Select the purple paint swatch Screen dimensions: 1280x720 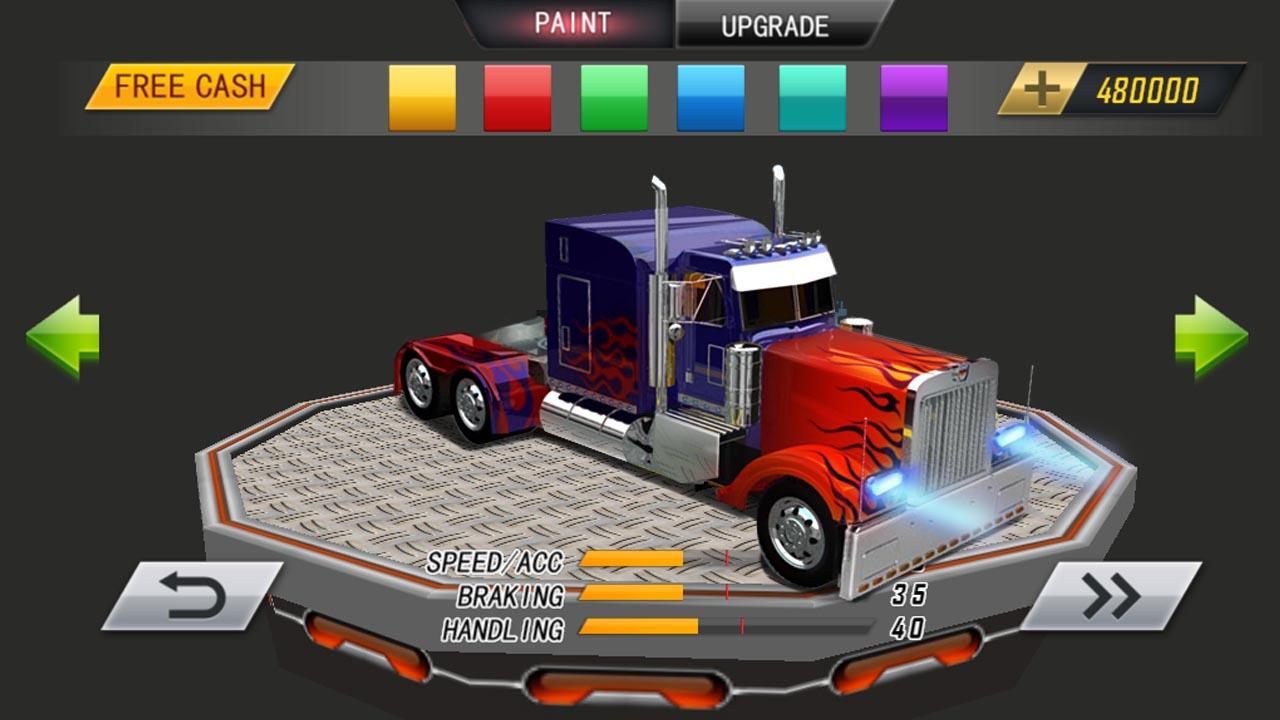tap(914, 98)
